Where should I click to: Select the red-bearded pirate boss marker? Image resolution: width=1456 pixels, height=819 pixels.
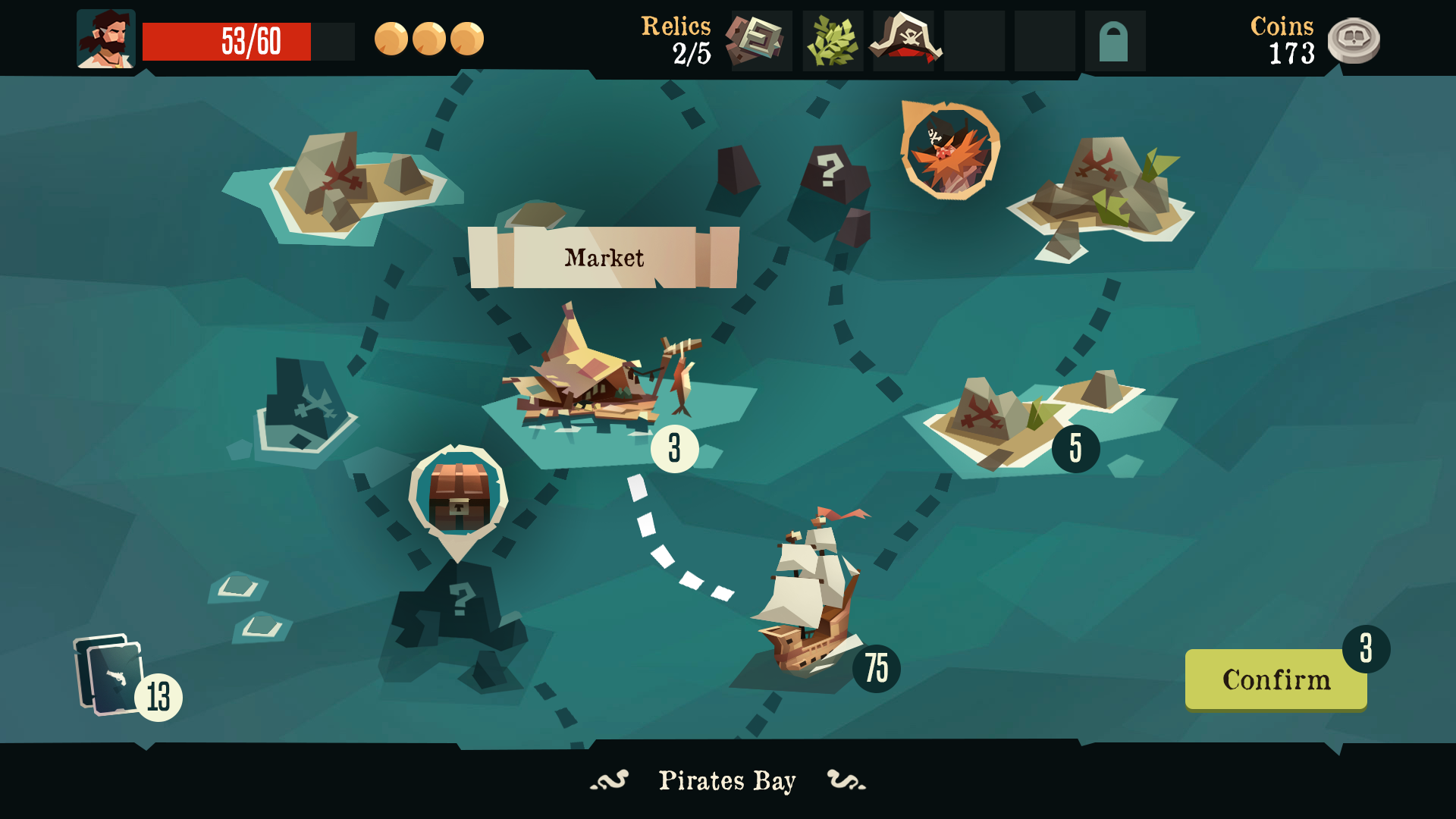click(949, 151)
